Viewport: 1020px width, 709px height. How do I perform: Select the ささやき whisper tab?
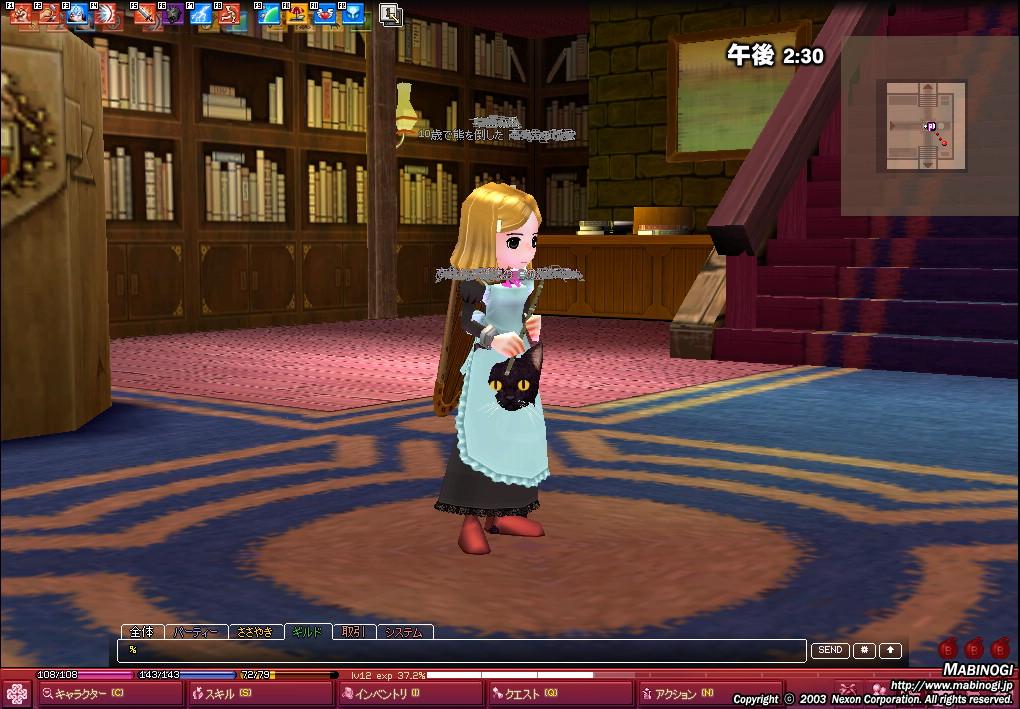coord(254,632)
